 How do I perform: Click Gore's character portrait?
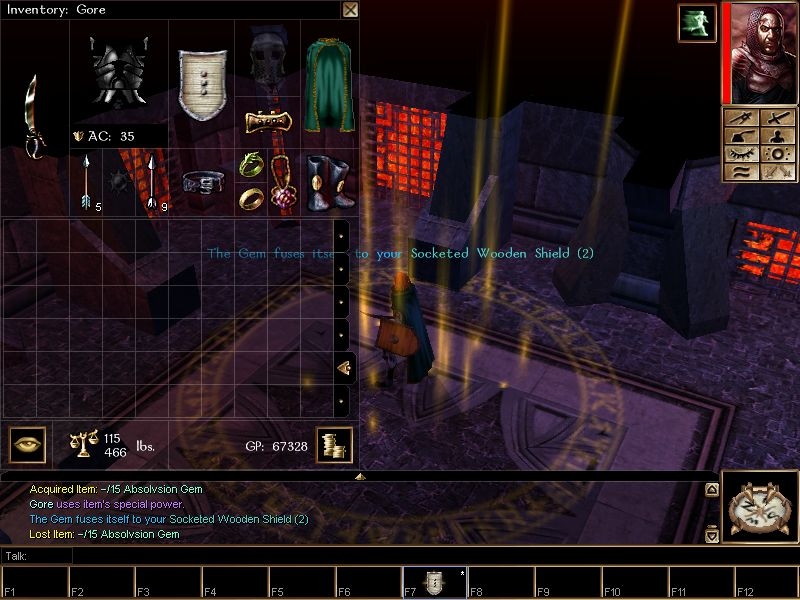(757, 53)
